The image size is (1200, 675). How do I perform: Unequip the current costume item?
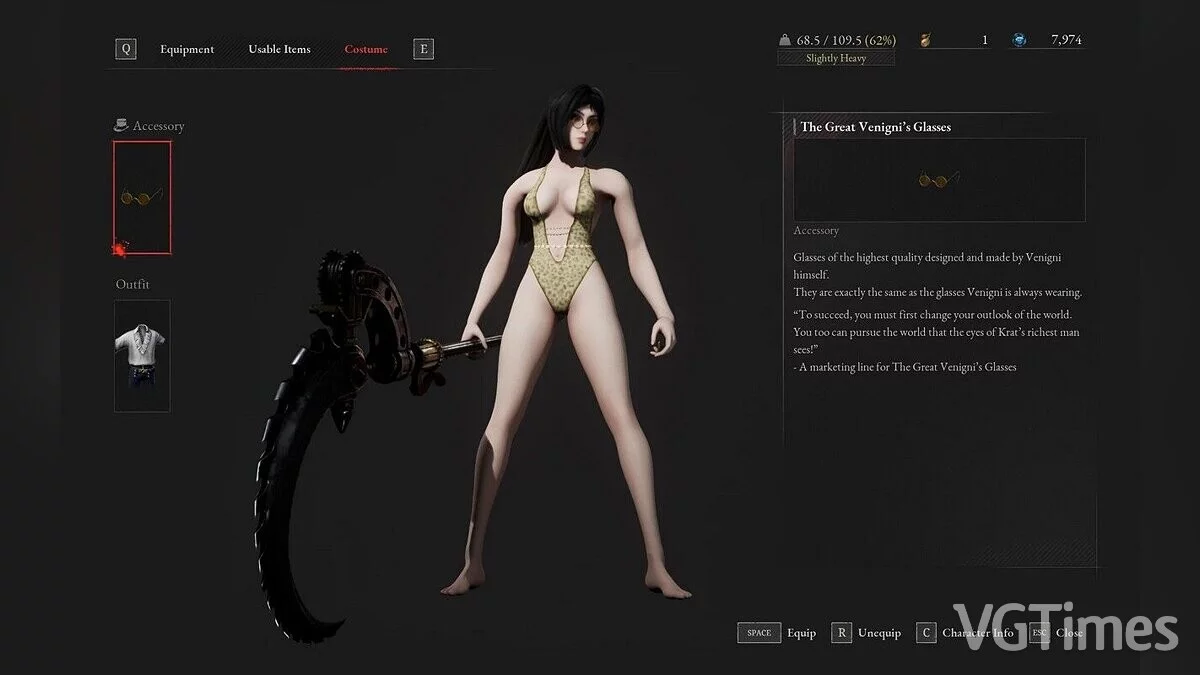866,633
